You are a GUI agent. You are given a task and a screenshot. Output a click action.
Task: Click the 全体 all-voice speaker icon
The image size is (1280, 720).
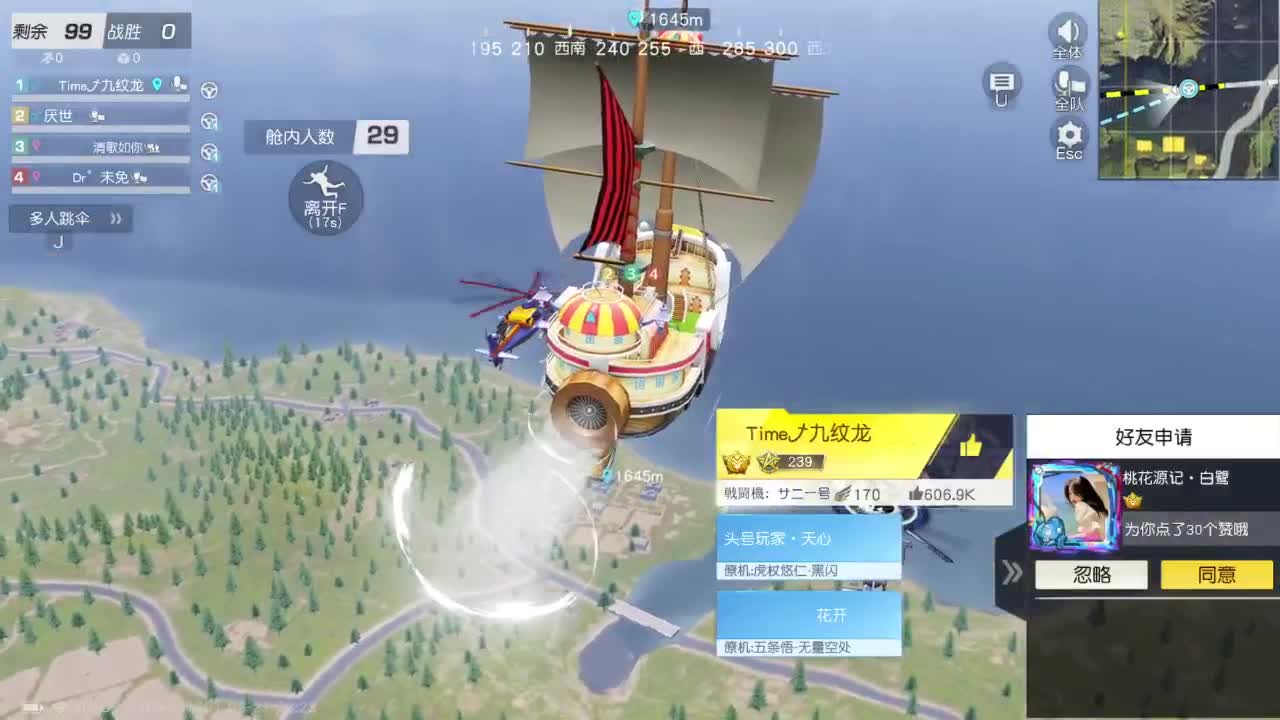pos(1068,35)
